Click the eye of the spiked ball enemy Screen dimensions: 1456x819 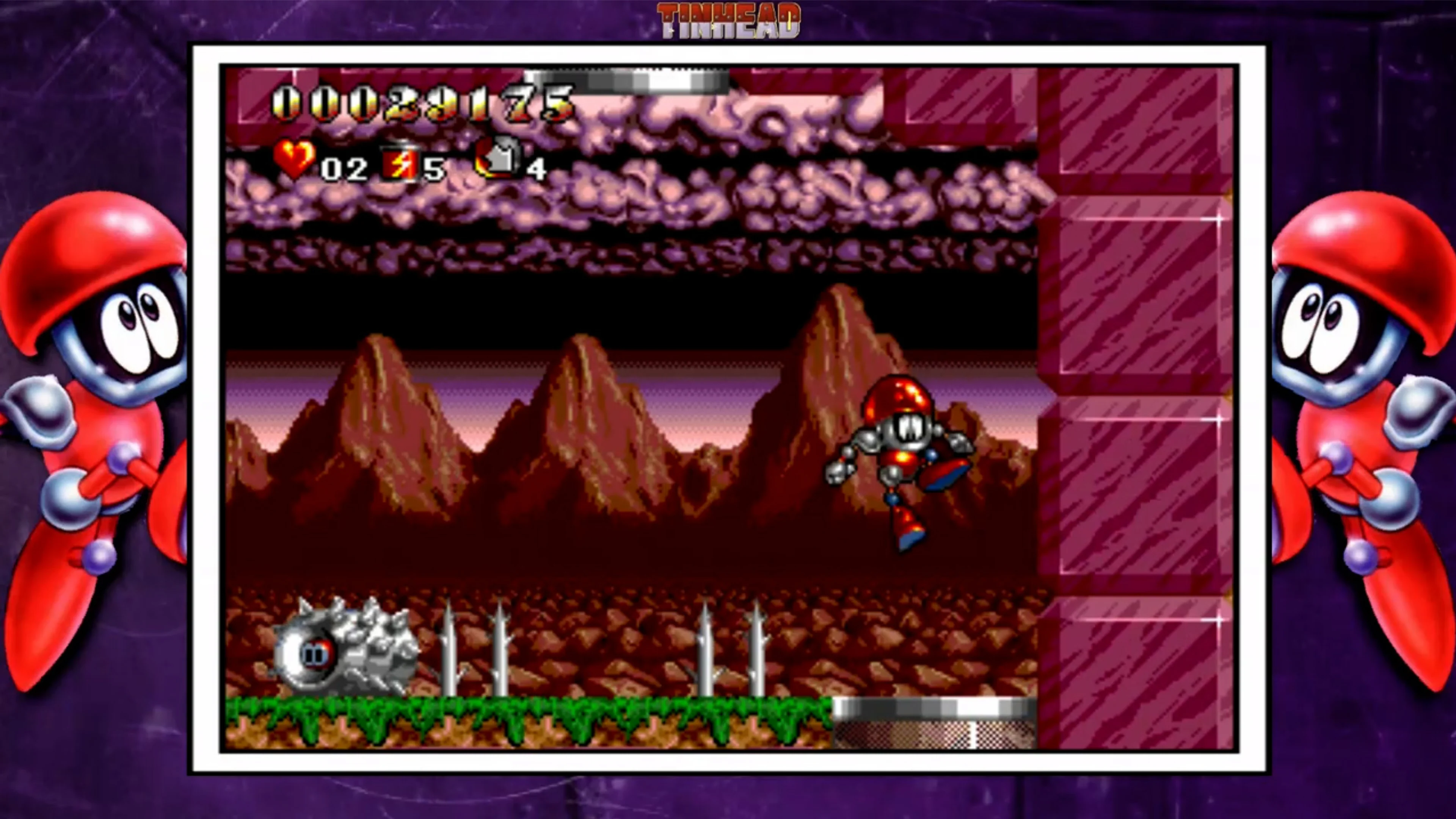[317, 653]
